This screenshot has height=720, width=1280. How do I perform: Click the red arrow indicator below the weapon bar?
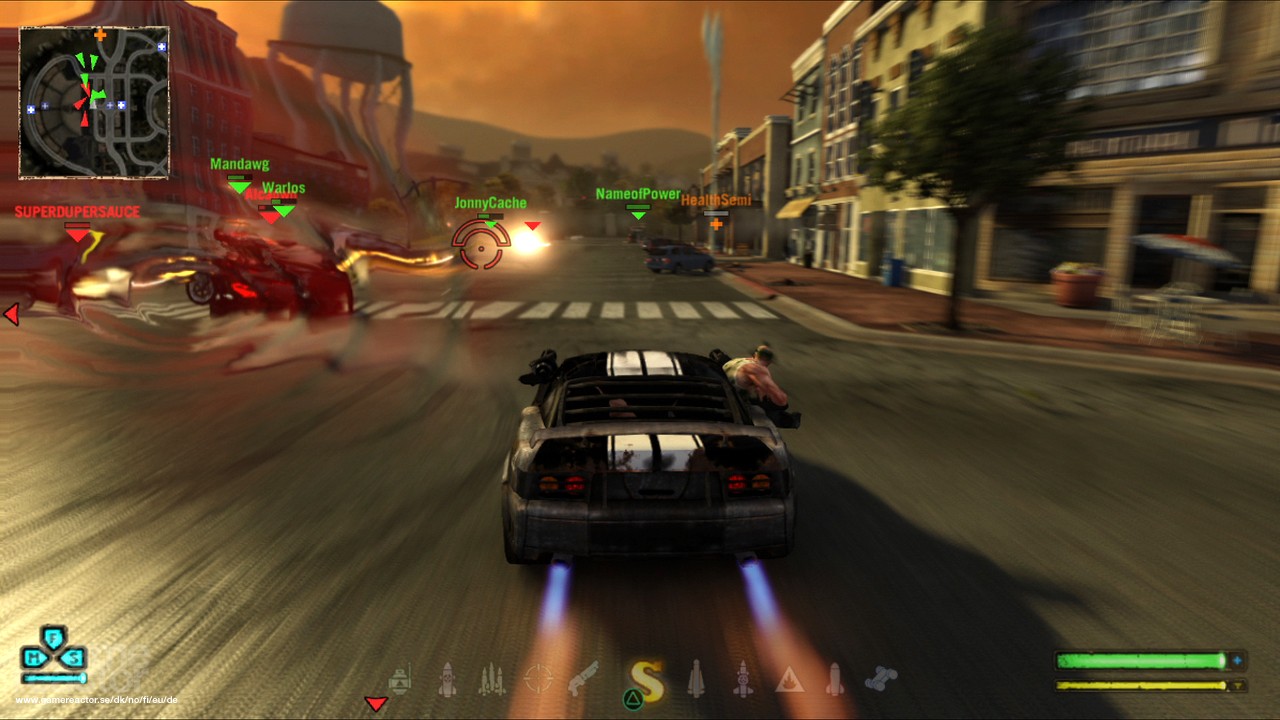(377, 705)
